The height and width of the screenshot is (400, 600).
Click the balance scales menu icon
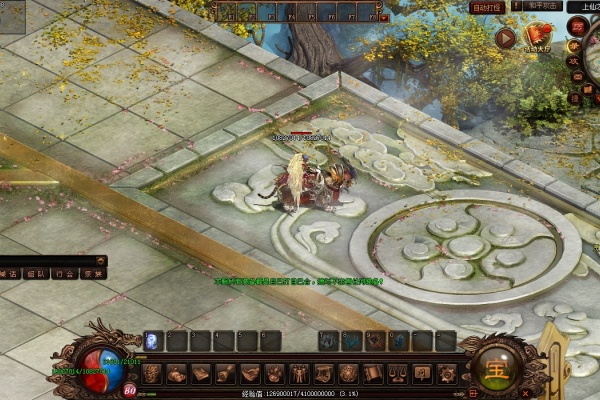point(397,374)
